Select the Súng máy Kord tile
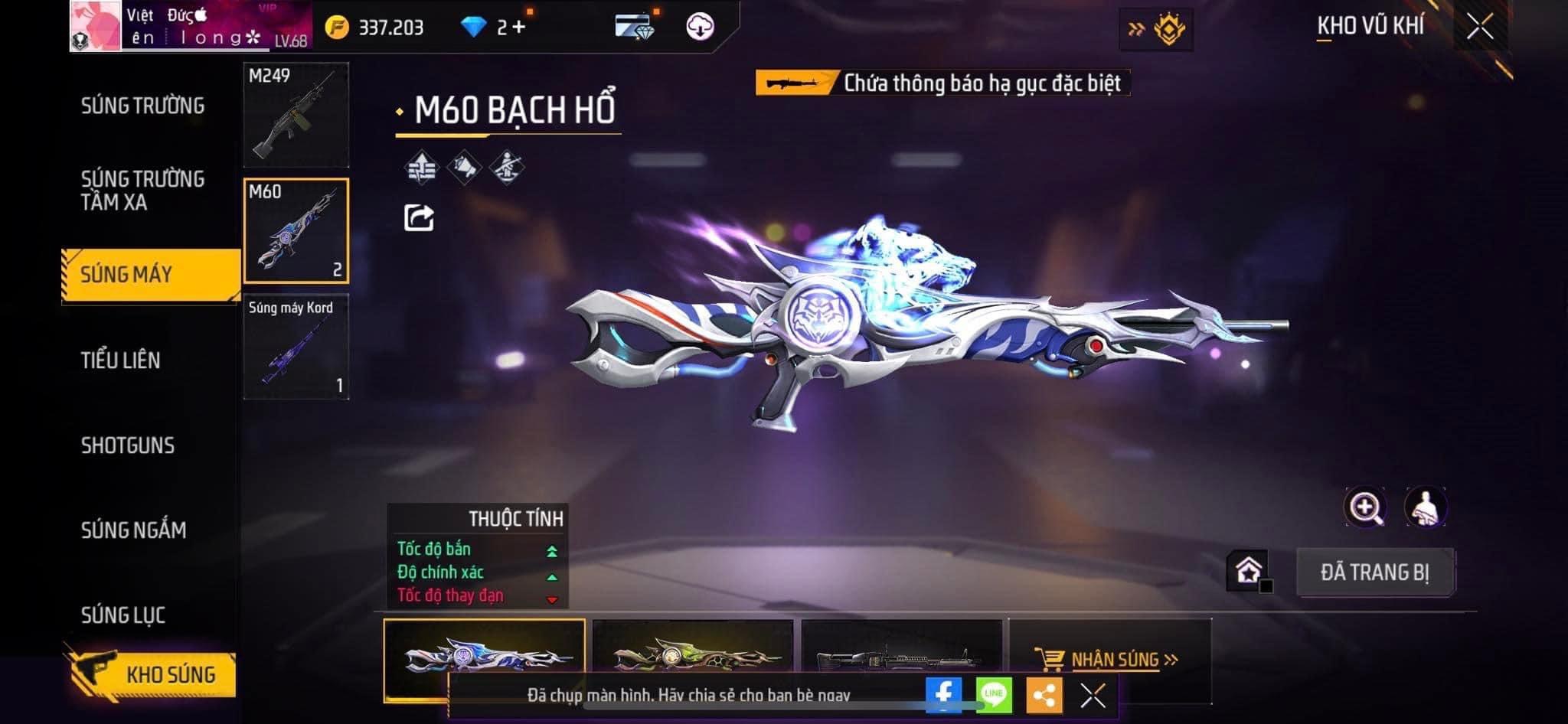Screen dimensions: 1568x724 [296, 347]
